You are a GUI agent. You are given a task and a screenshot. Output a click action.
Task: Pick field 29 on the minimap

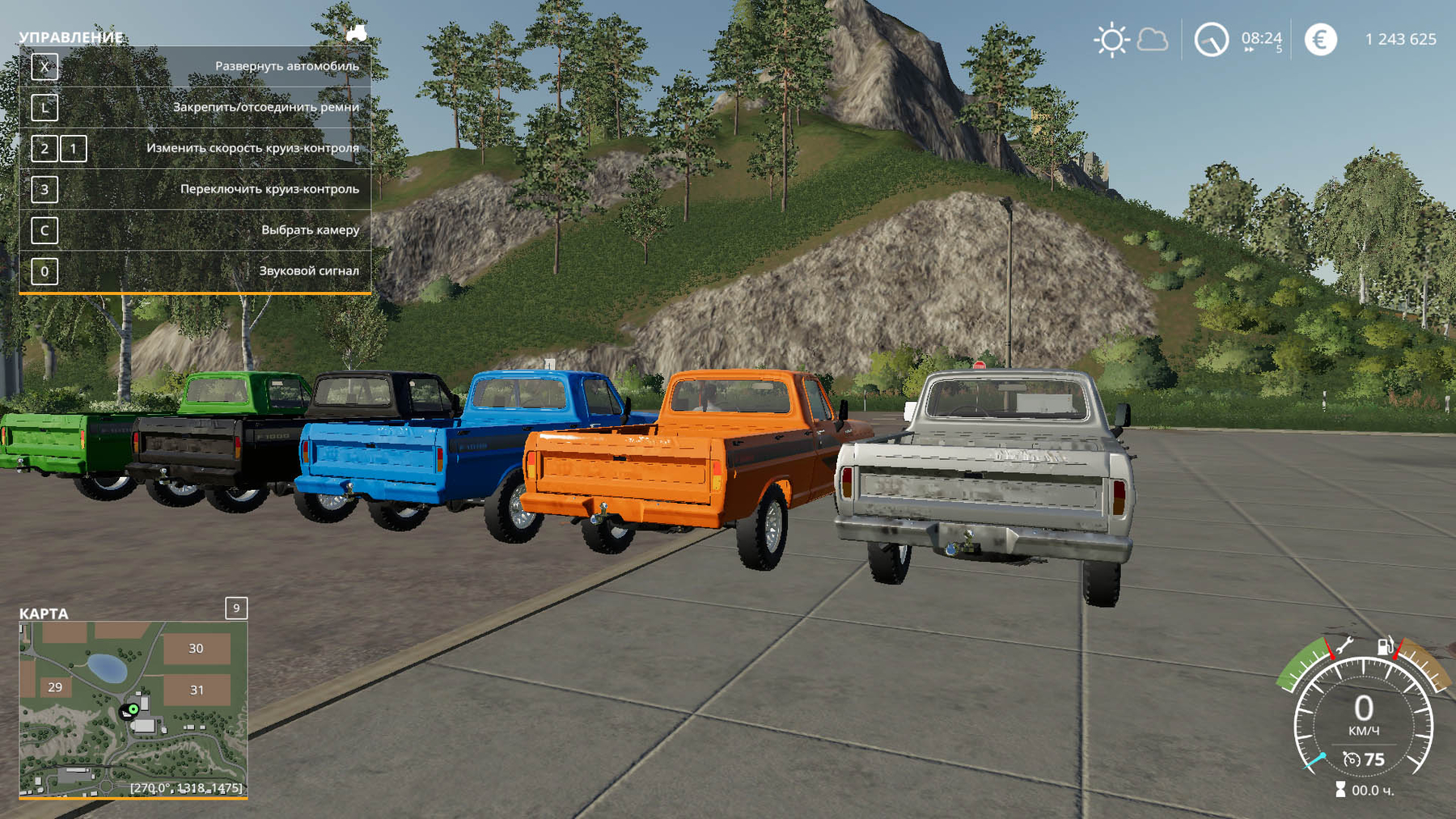point(55,687)
